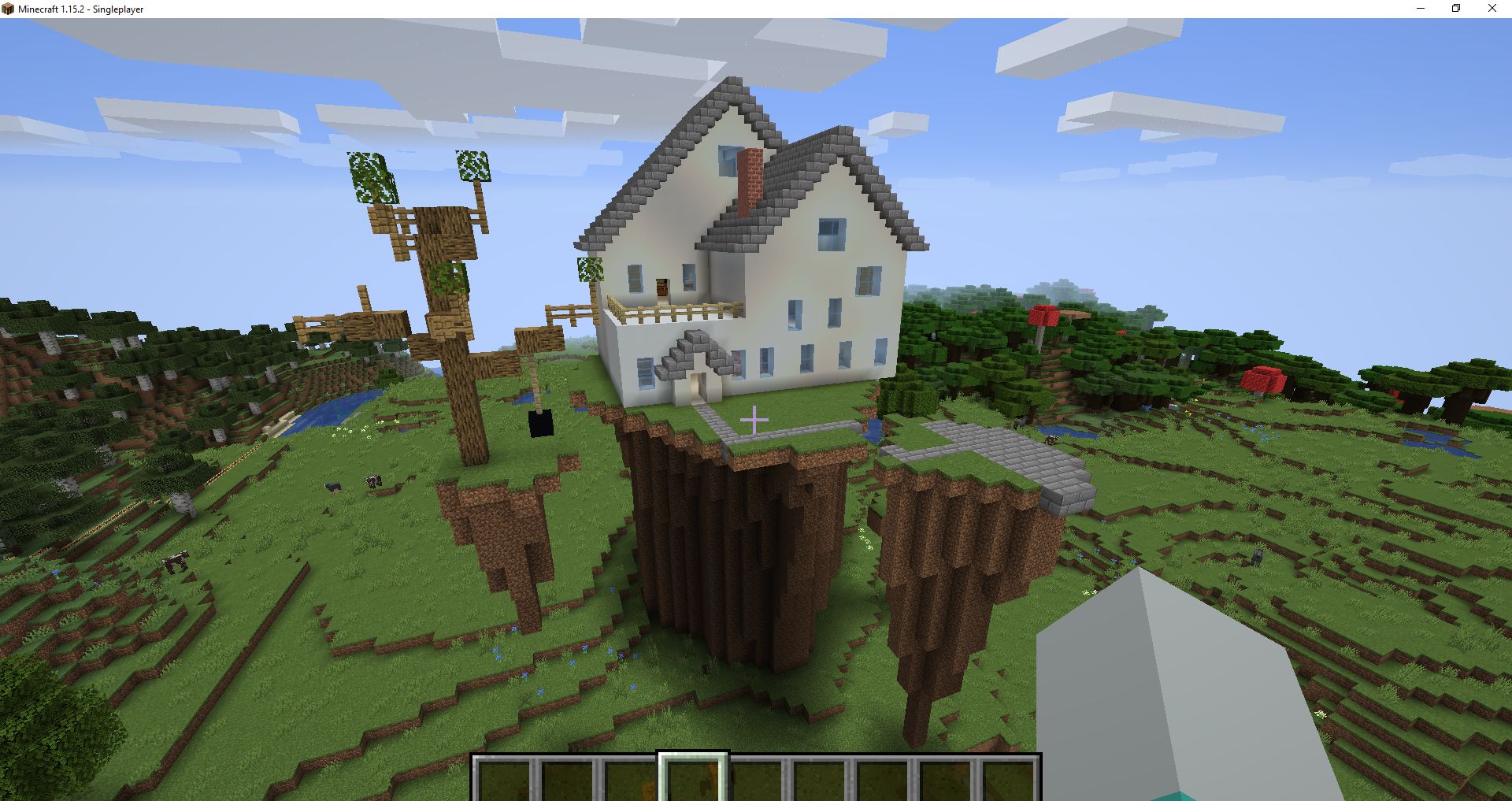Click the Minecraft grass block icon in title bar
Image resolution: width=1512 pixels, height=801 pixels.
click(9, 9)
